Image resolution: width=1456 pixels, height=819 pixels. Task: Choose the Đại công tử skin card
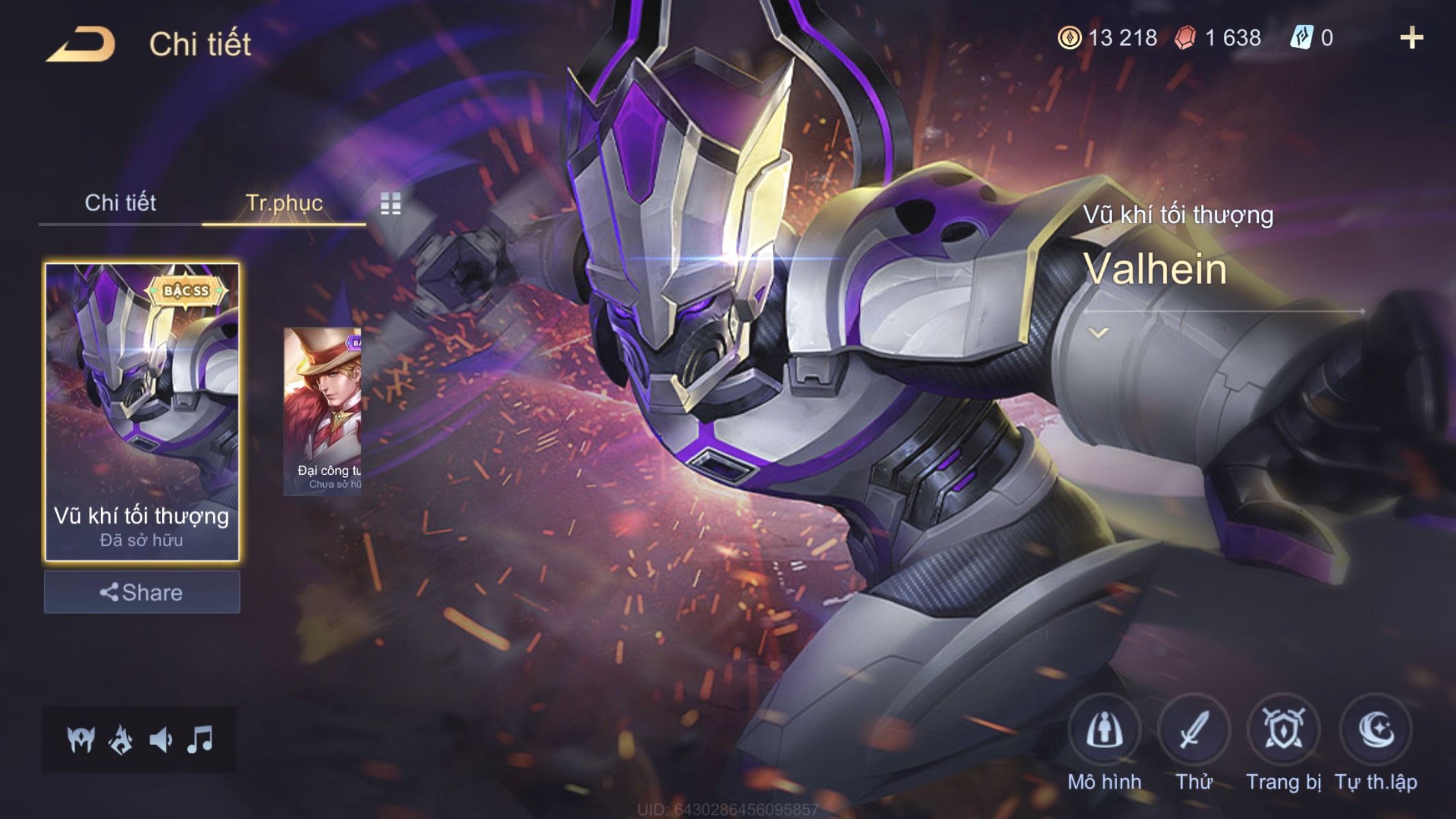coord(322,411)
